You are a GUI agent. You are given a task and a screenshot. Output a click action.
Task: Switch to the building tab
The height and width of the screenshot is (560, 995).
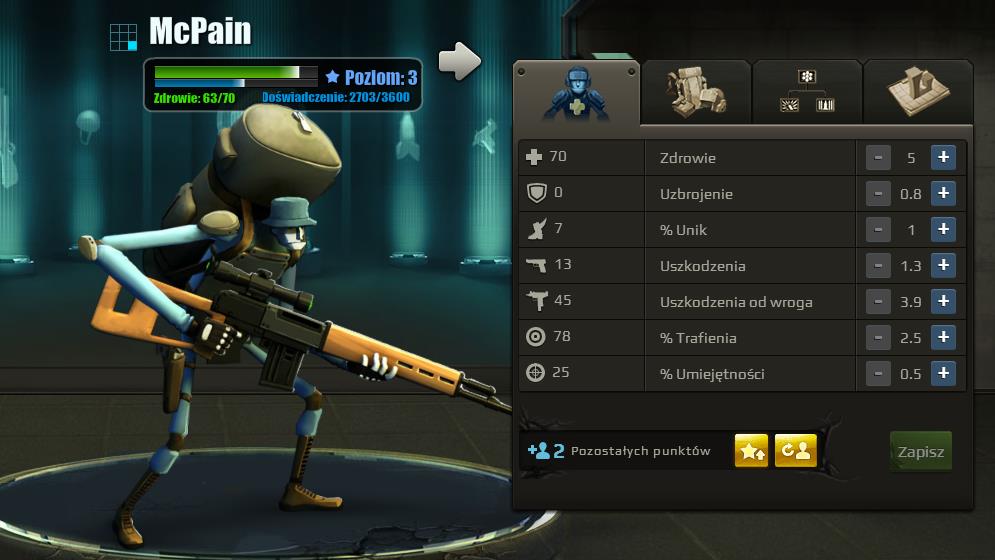point(917,92)
